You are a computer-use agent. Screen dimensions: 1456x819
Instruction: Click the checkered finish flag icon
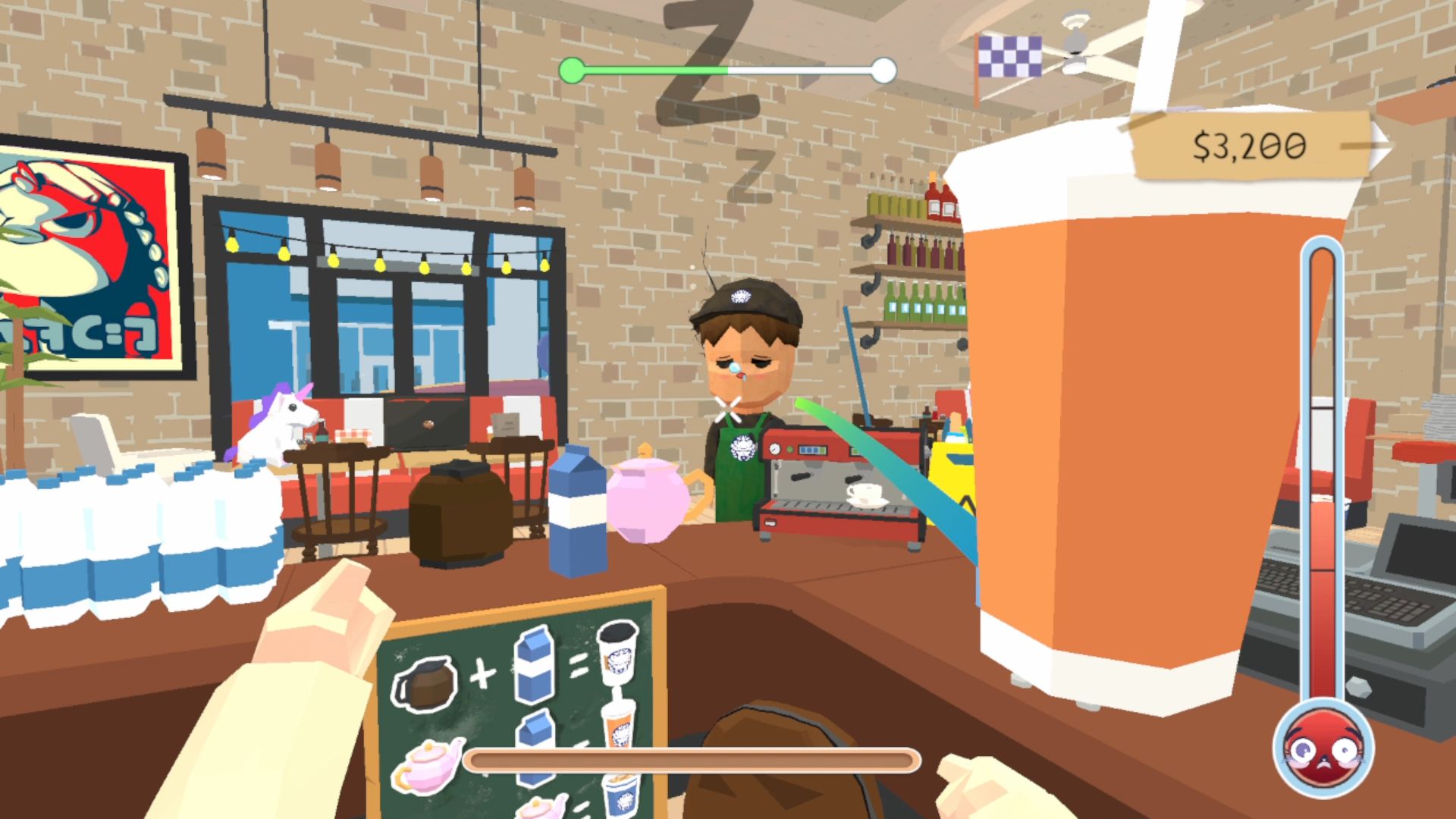[x=1009, y=58]
